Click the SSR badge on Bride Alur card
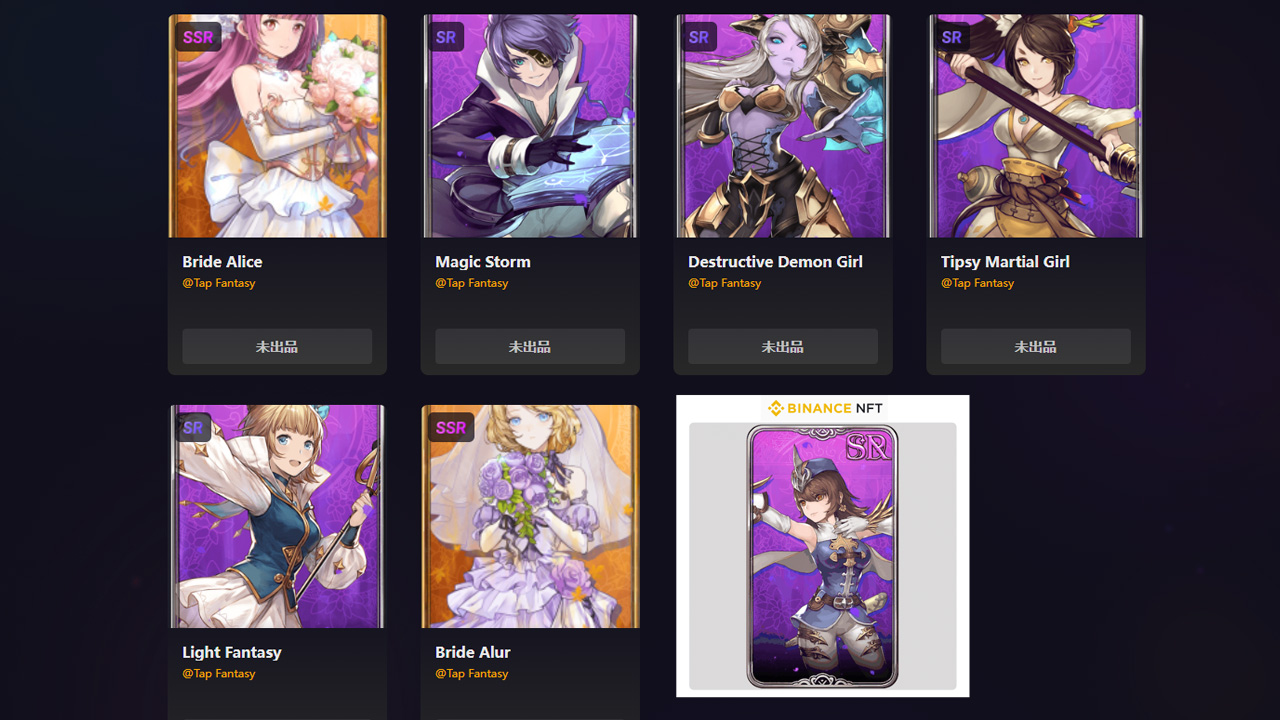Screen dimensions: 1280x720 (x=450, y=427)
